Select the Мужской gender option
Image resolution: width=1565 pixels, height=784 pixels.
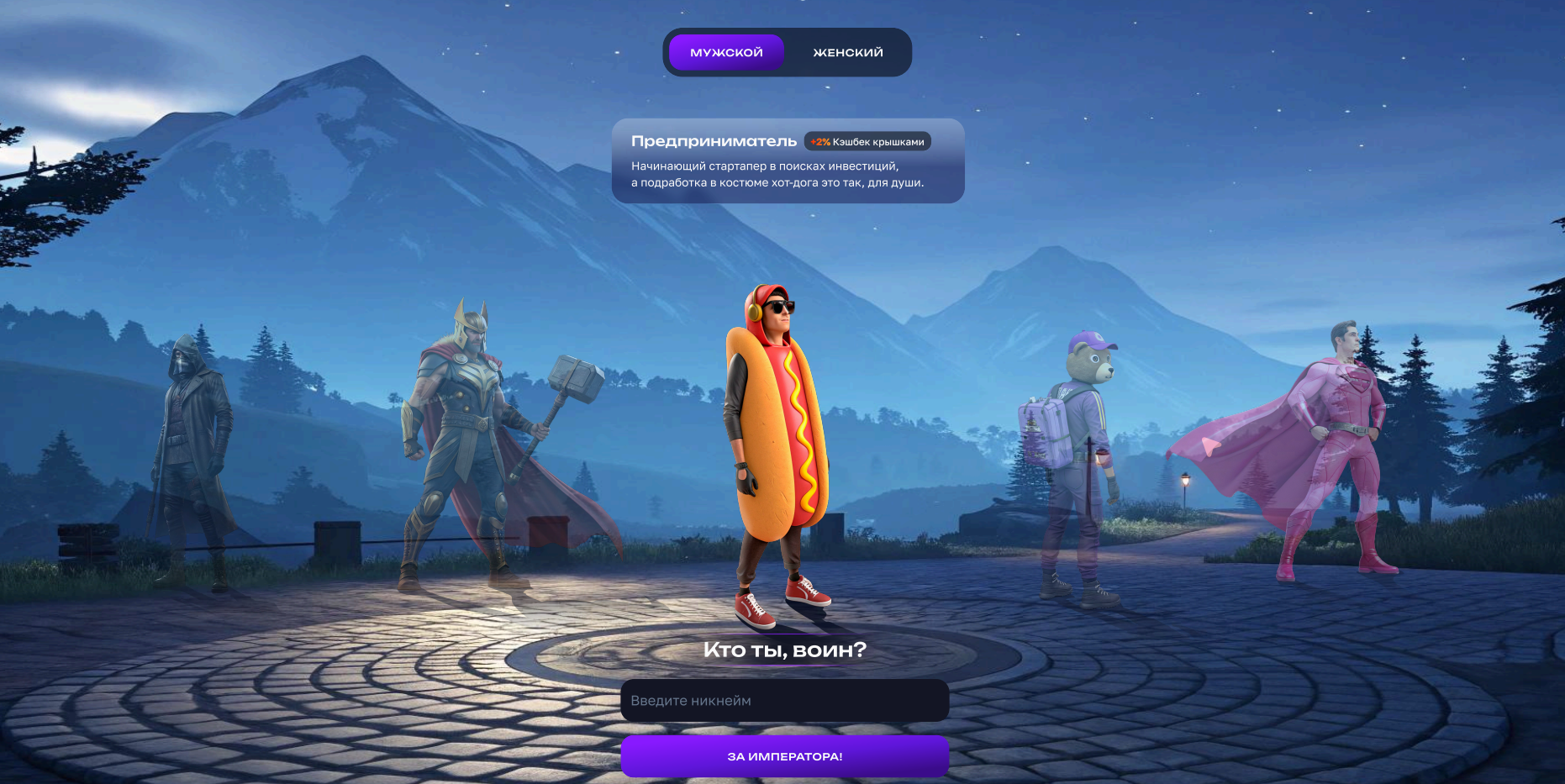point(726,52)
